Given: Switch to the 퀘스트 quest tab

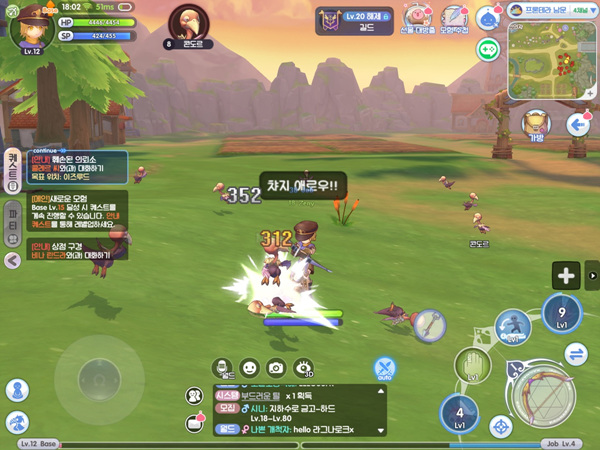Looking at the screenshot, I should click(x=12, y=168).
